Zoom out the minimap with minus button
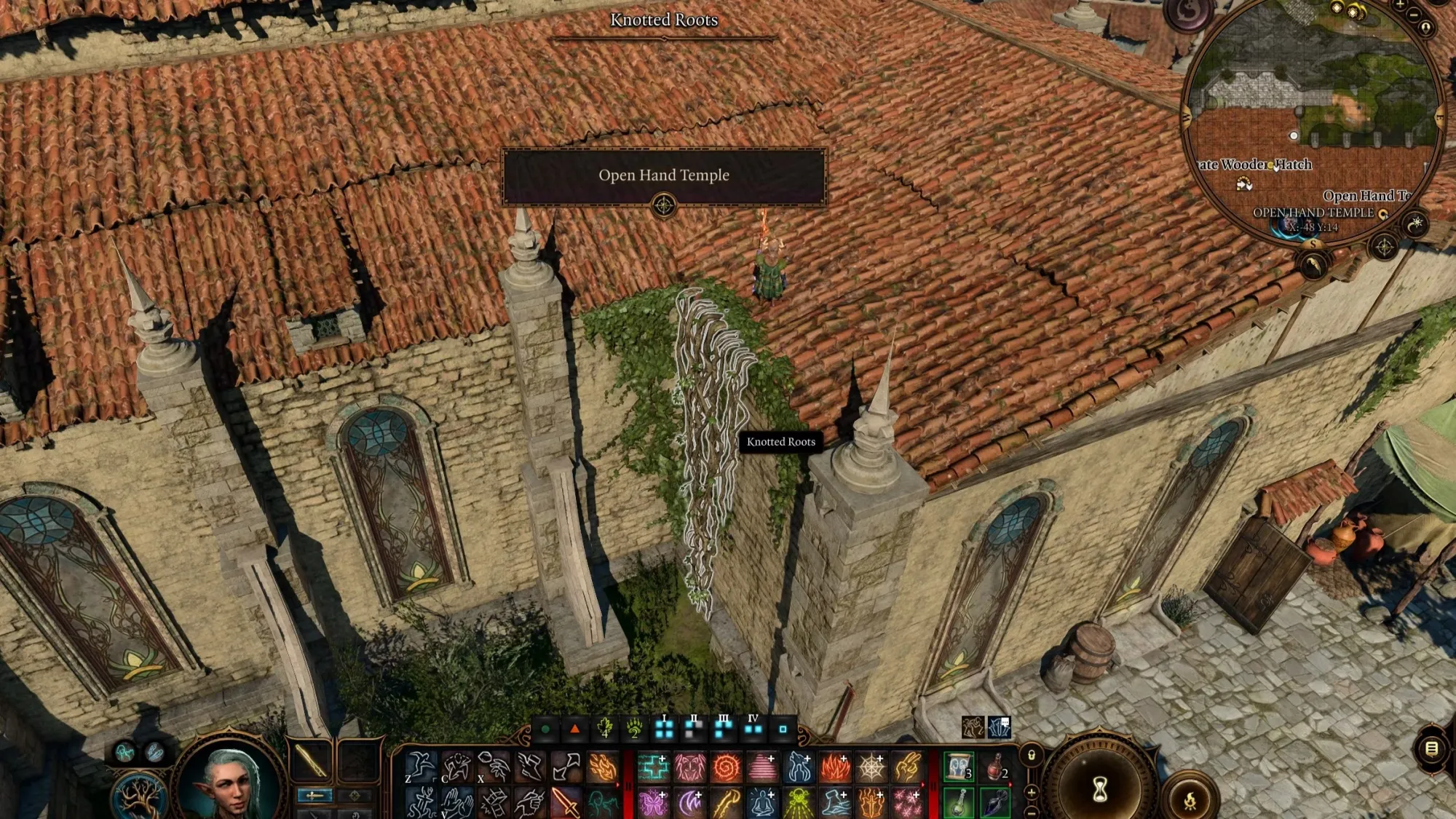This screenshot has height=819, width=1456. pos(1414,15)
